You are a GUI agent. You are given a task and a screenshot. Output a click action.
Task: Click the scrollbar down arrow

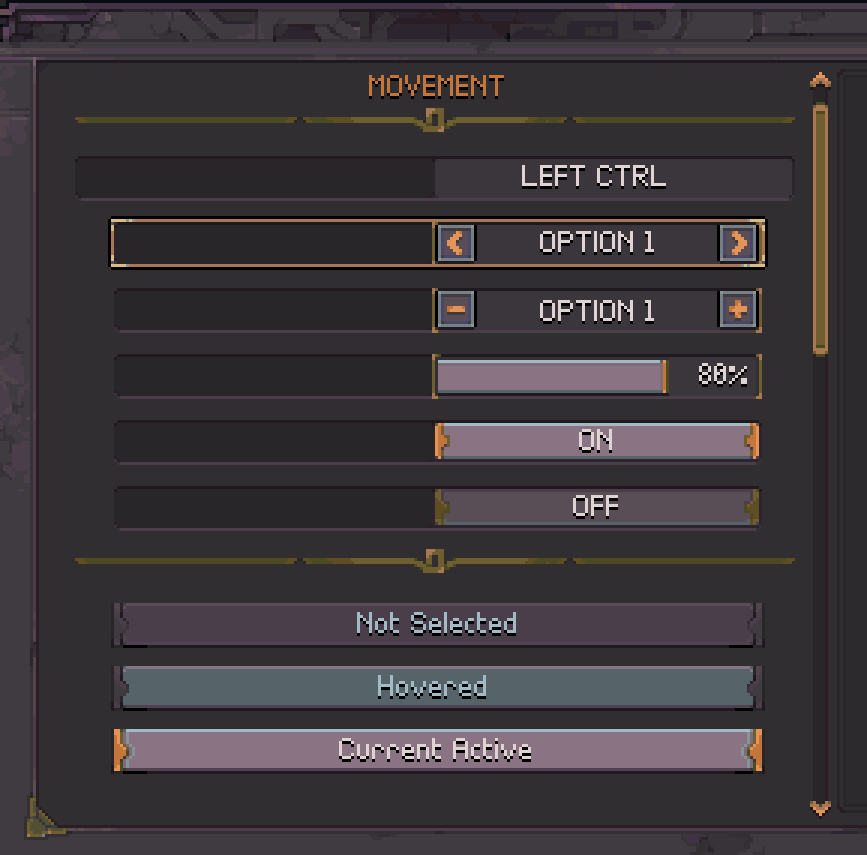coord(820,807)
